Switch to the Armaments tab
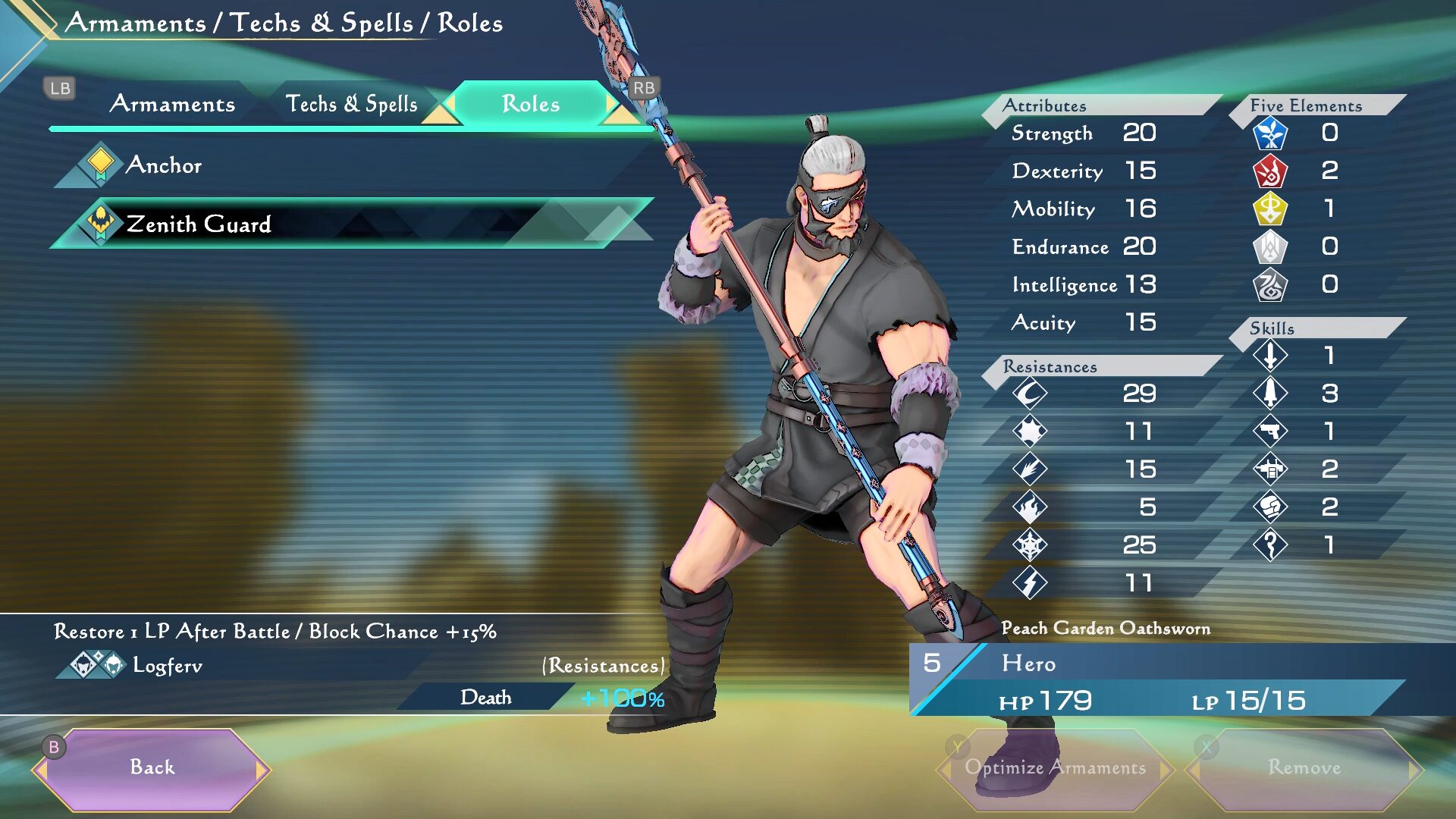Viewport: 1456px width, 819px height. click(172, 104)
